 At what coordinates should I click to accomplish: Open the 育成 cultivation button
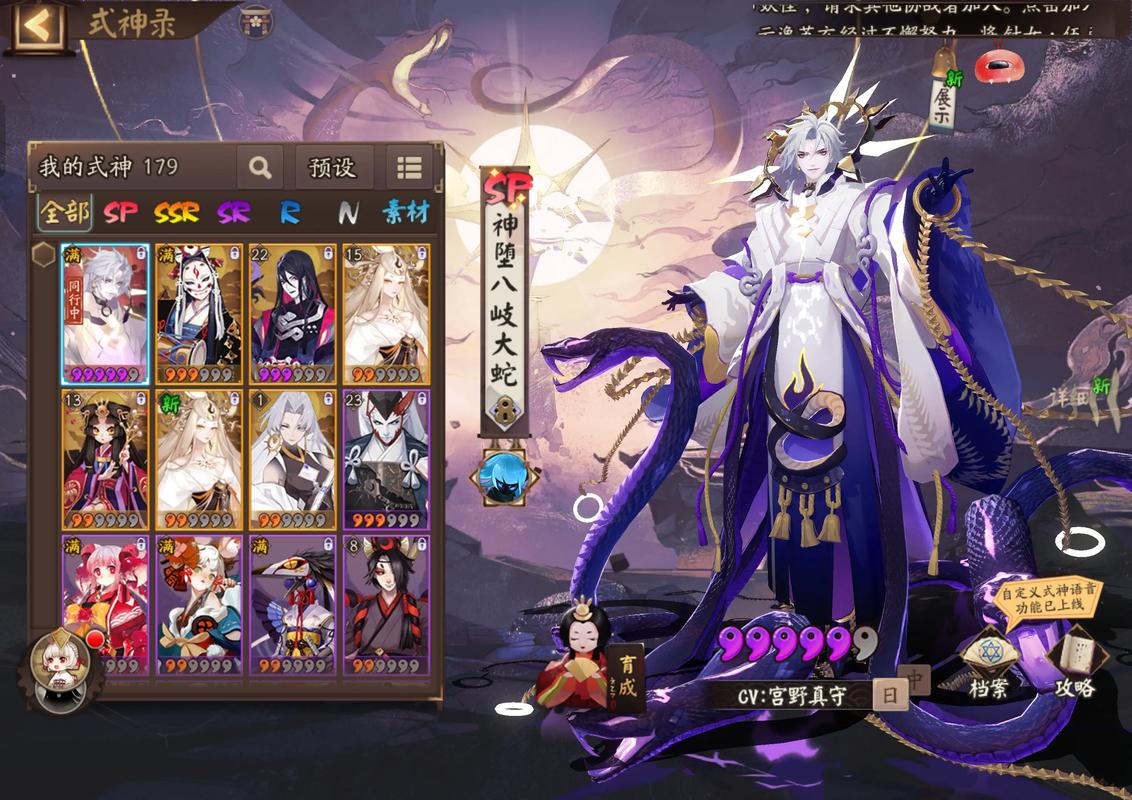(x=627, y=675)
